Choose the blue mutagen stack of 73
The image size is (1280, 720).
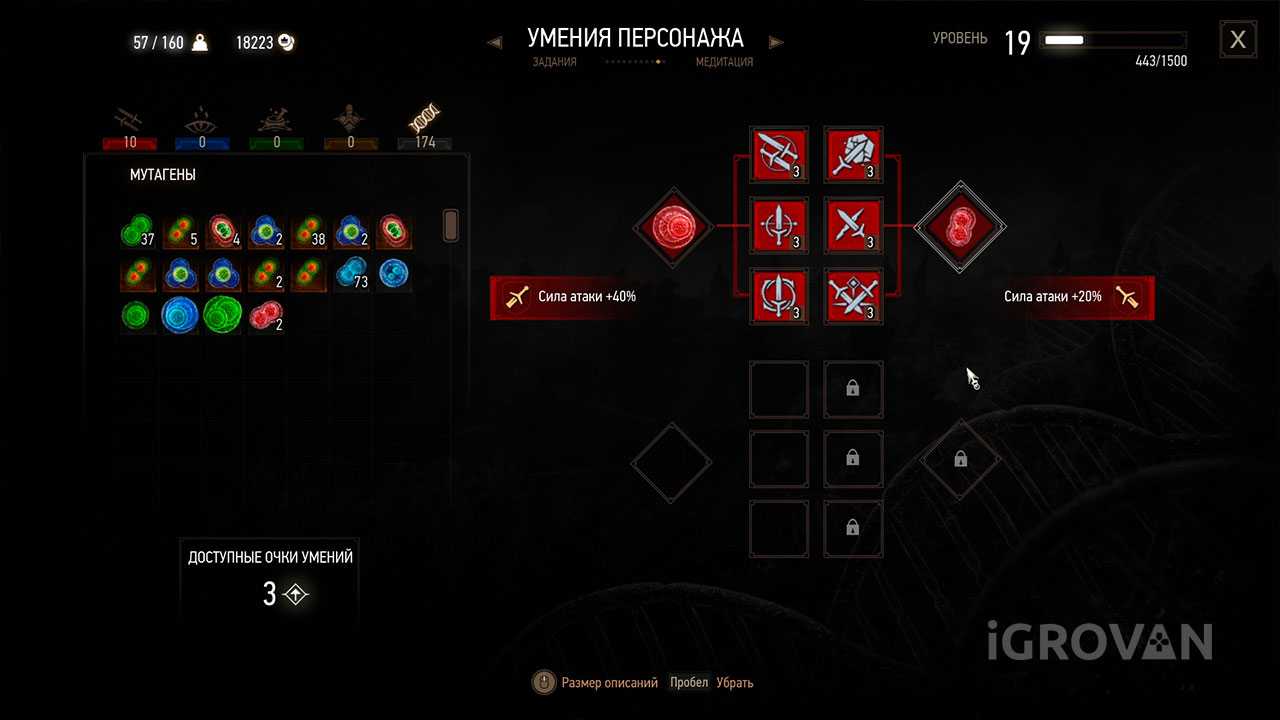tap(350, 274)
